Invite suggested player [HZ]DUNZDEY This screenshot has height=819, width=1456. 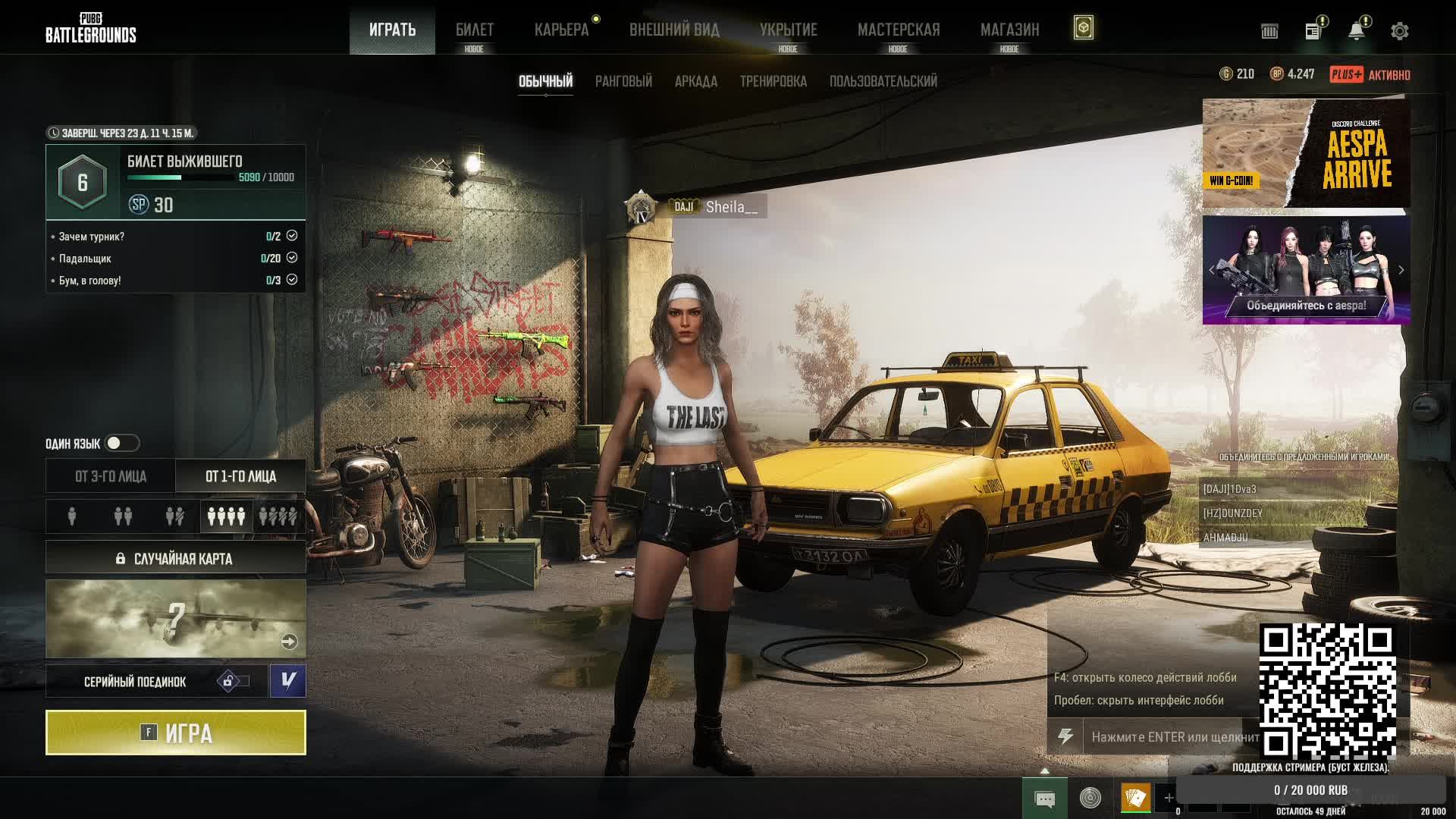click(x=1233, y=513)
